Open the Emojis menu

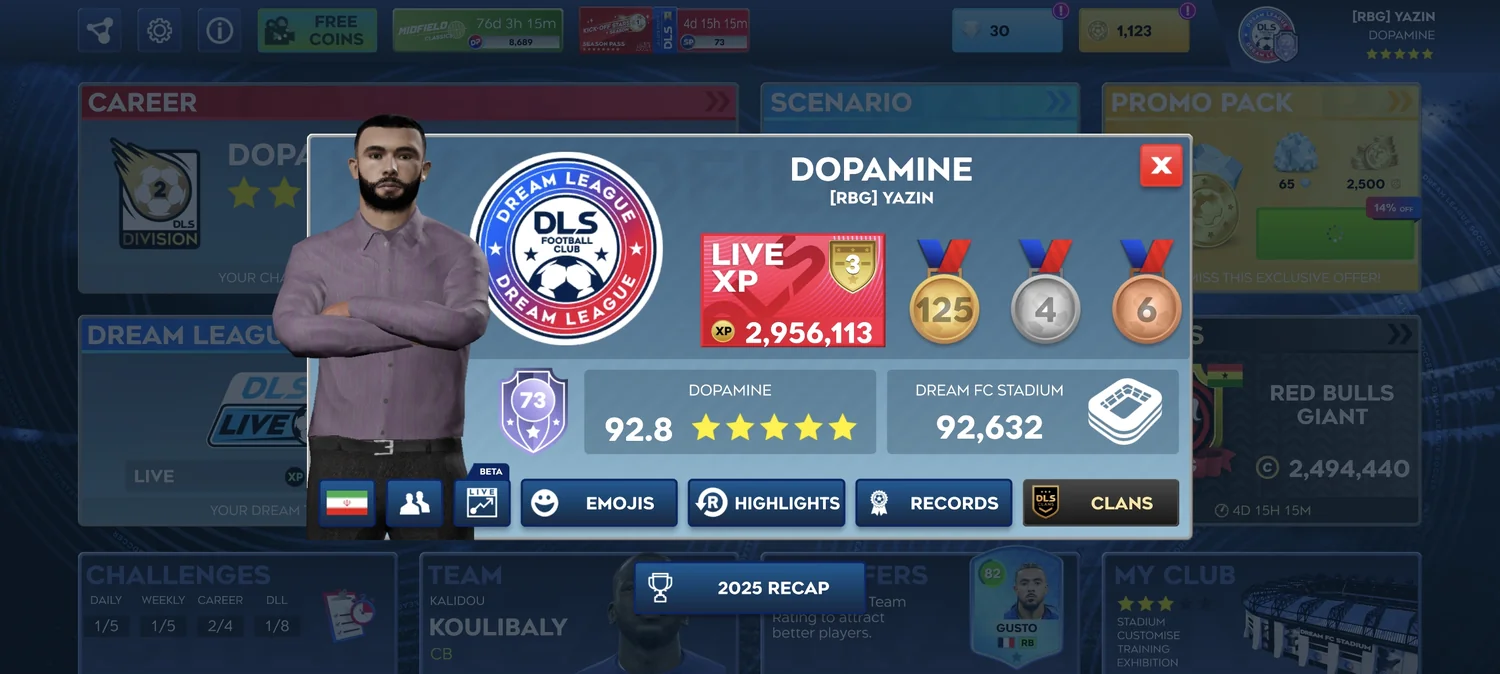coord(599,503)
